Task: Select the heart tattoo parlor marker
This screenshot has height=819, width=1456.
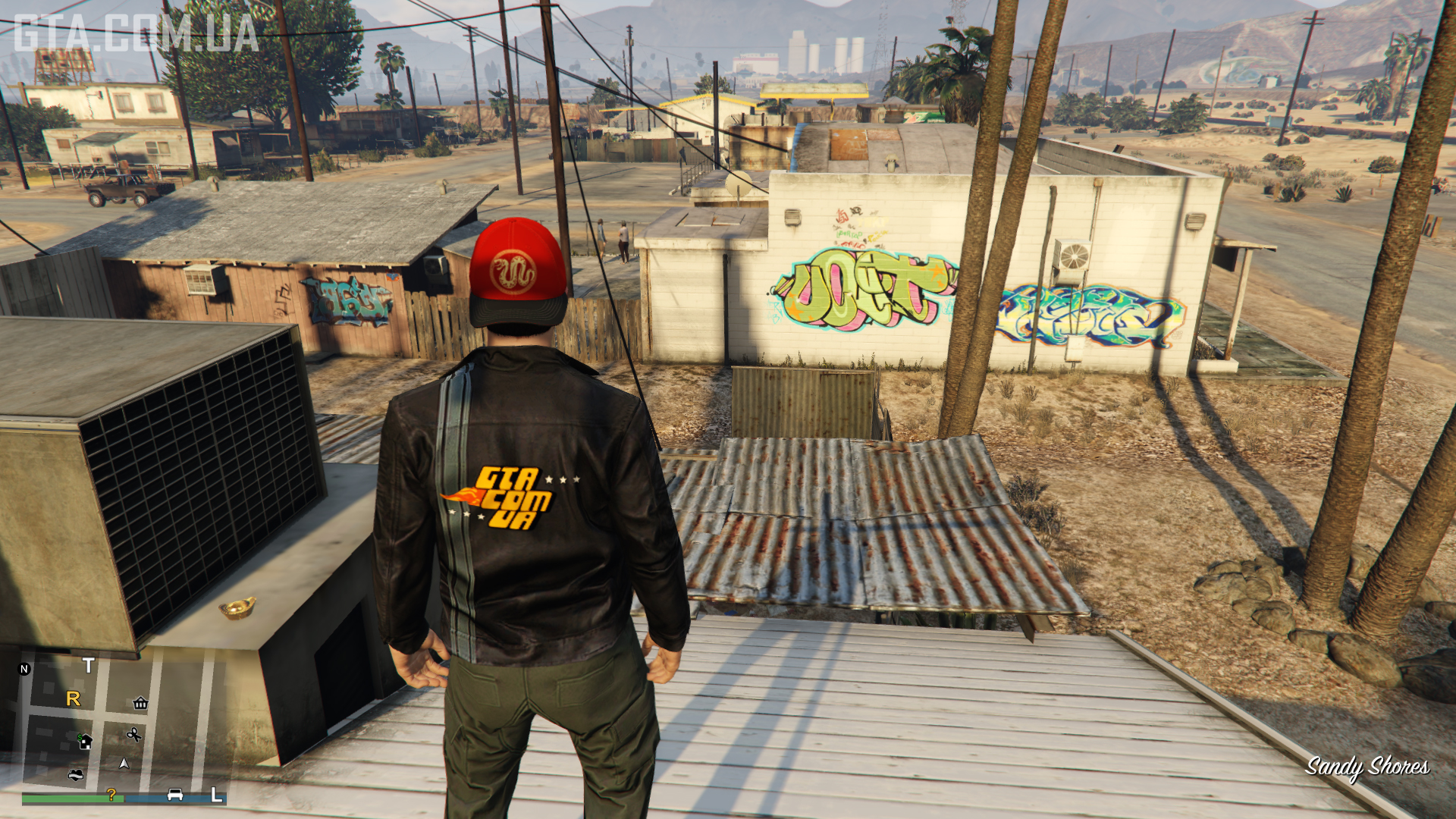Action: tap(75, 774)
